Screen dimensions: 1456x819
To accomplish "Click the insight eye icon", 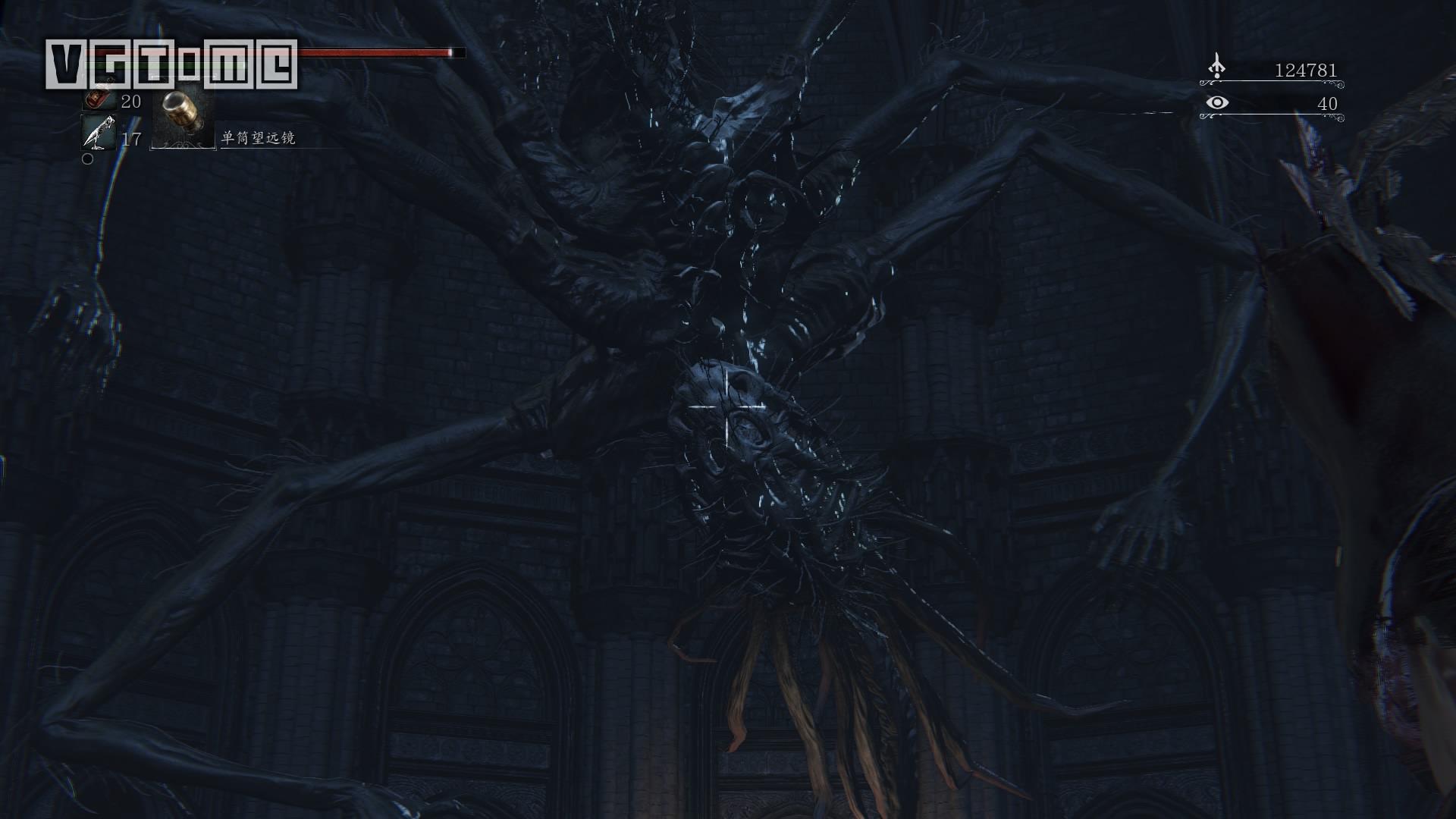I will (1216, 102).
